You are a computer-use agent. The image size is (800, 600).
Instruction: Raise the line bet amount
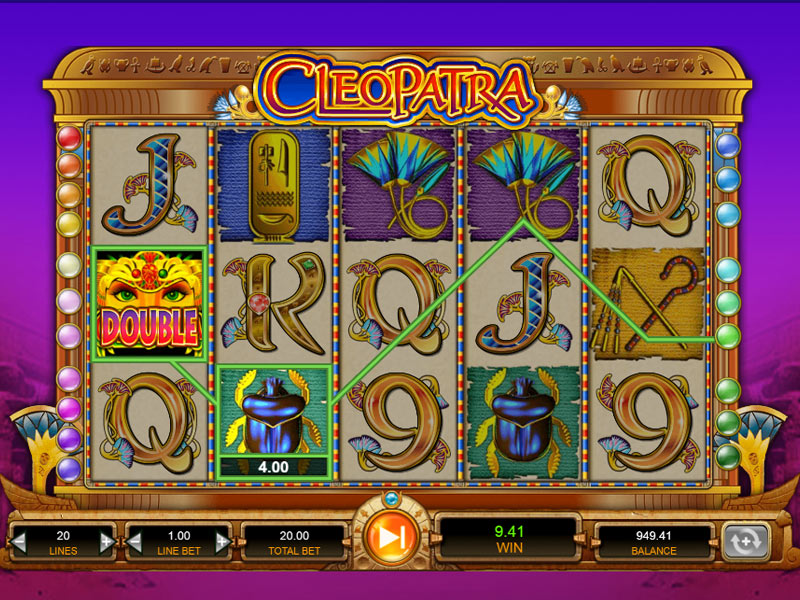[224, 542]
